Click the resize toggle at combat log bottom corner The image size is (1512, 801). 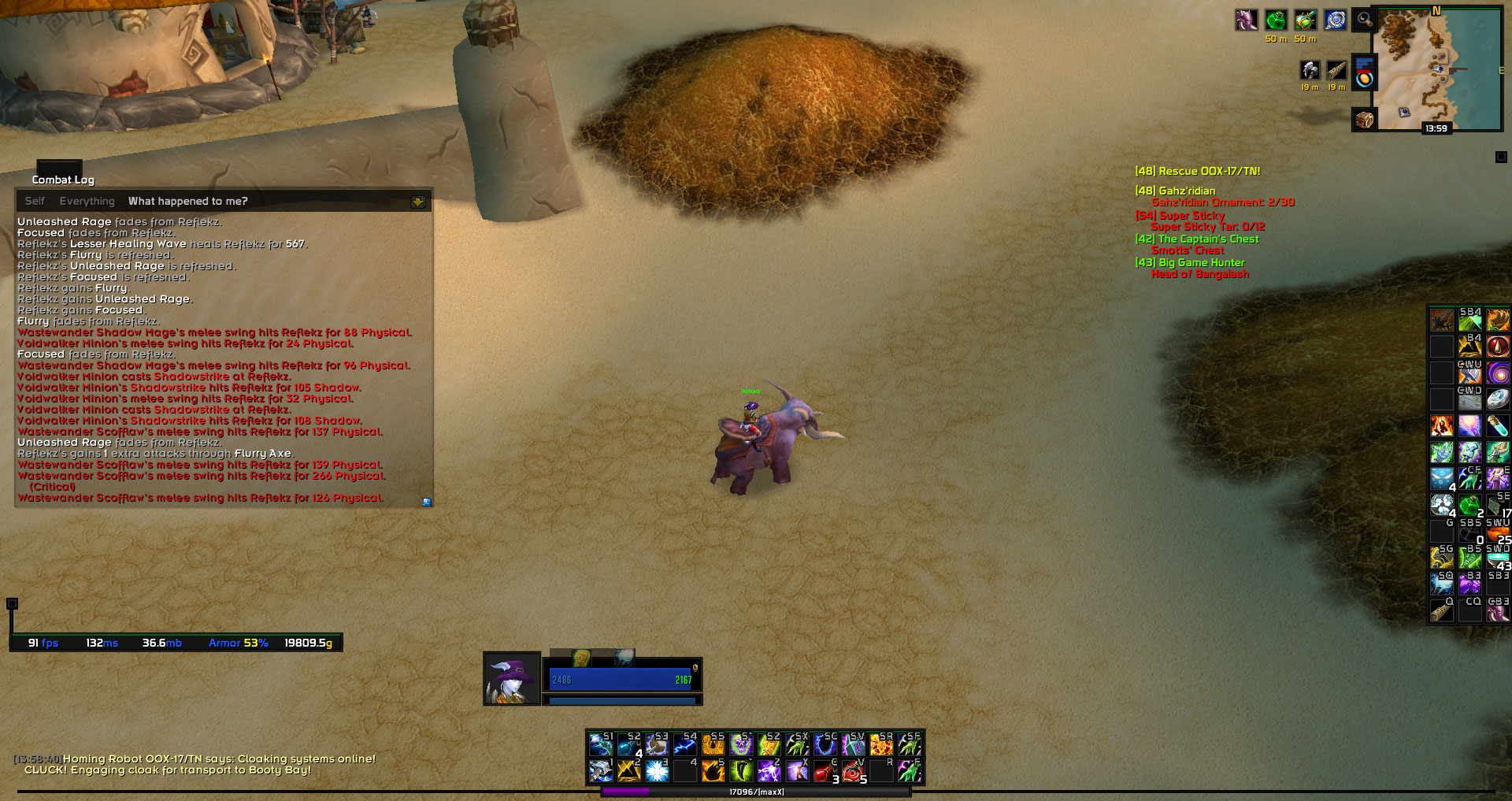tap(426, 501)
